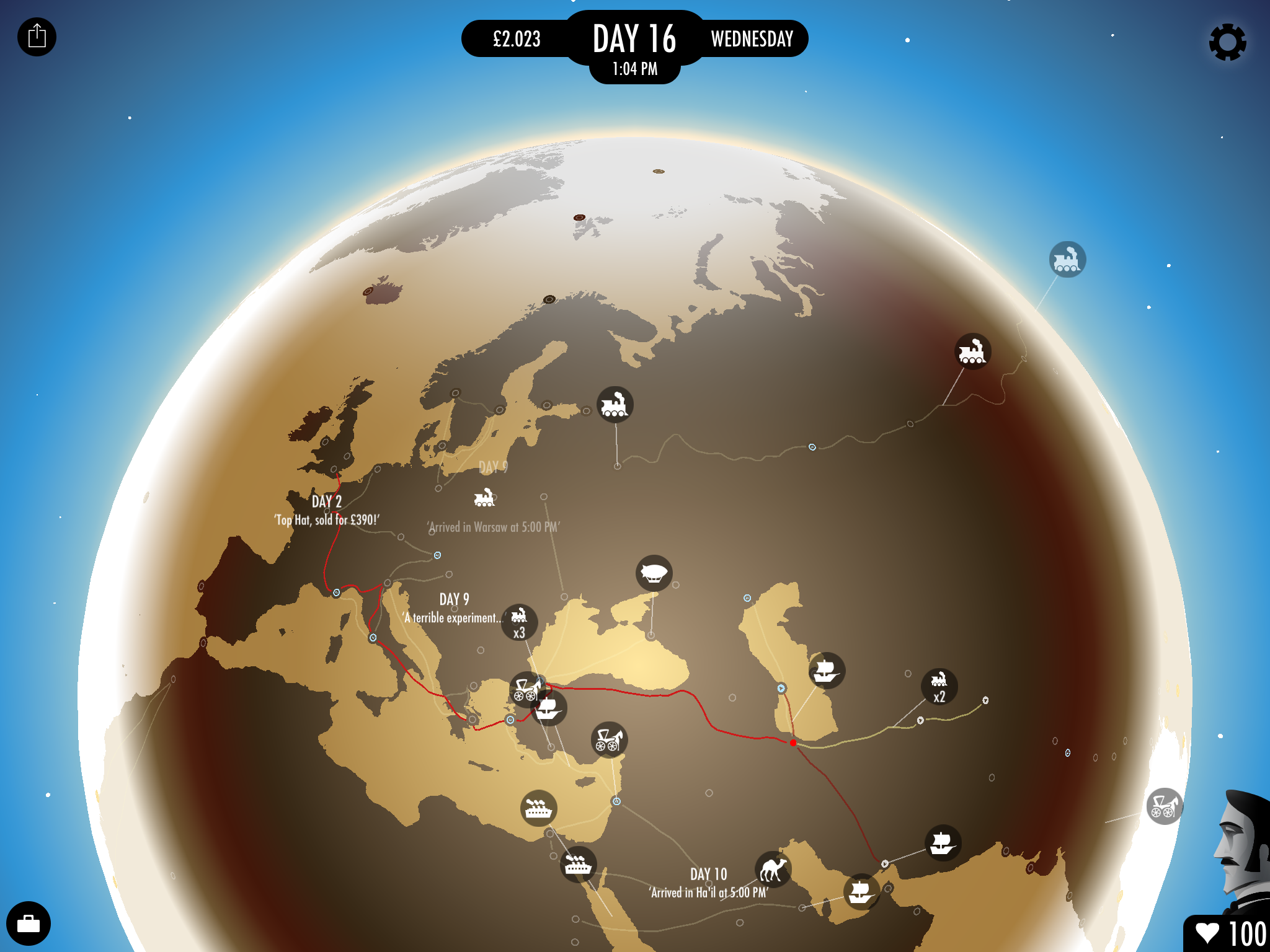Open the Day 9 'A terrible experiment' entry

pos(453,609)
